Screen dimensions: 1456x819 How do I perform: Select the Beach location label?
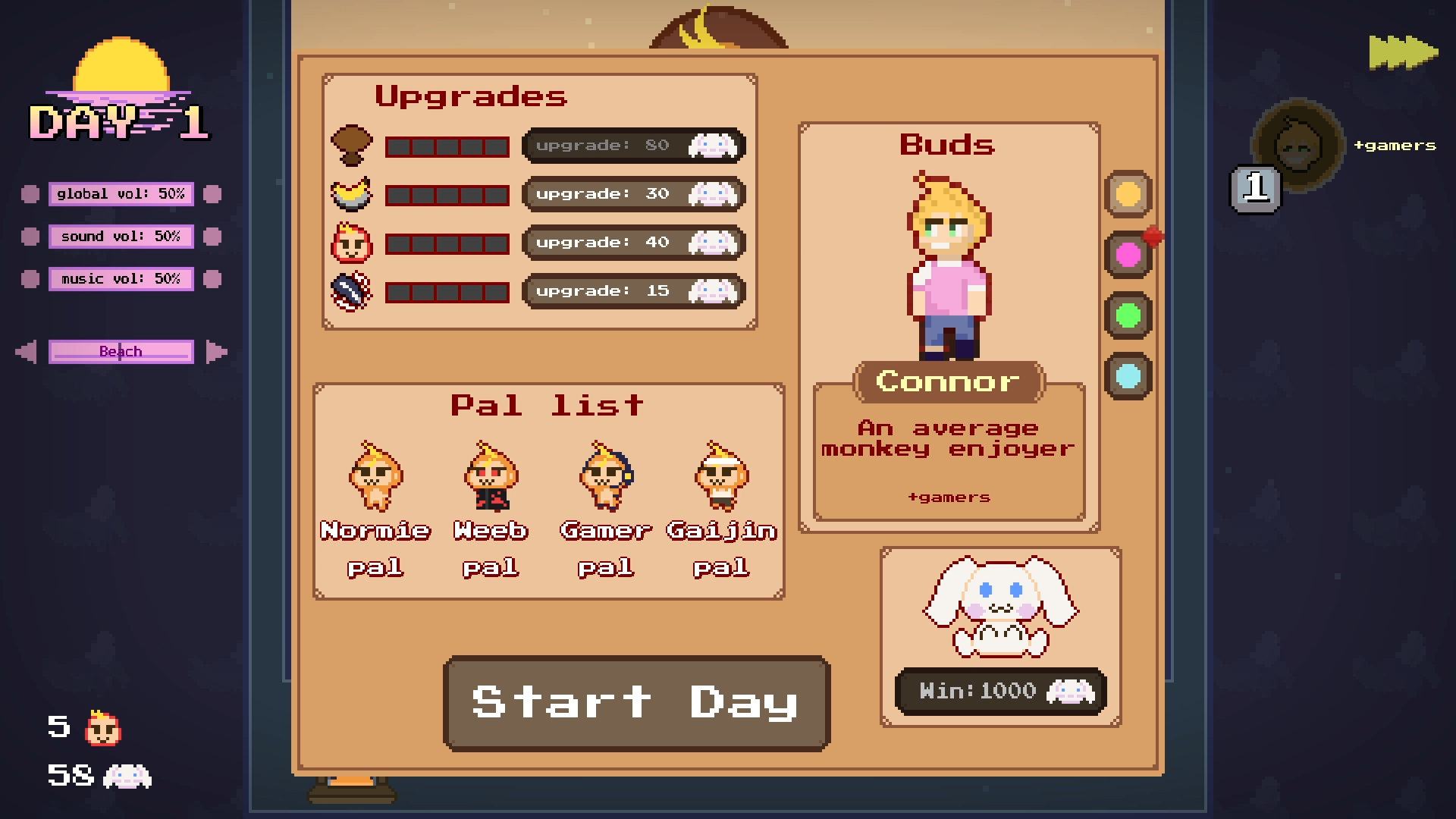click(121, 351)
